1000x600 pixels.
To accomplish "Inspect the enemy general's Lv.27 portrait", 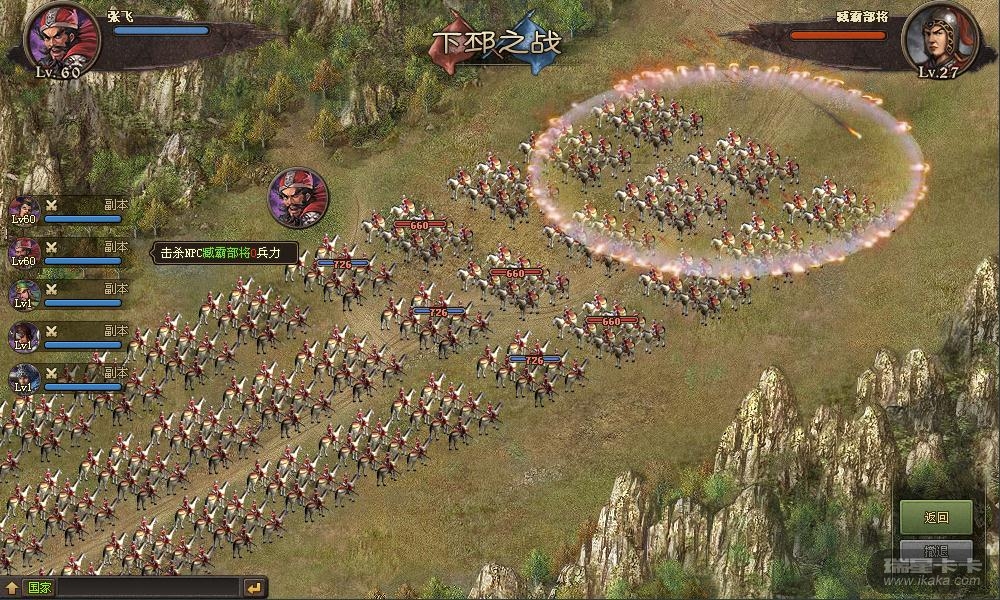I will coord(938,38).
